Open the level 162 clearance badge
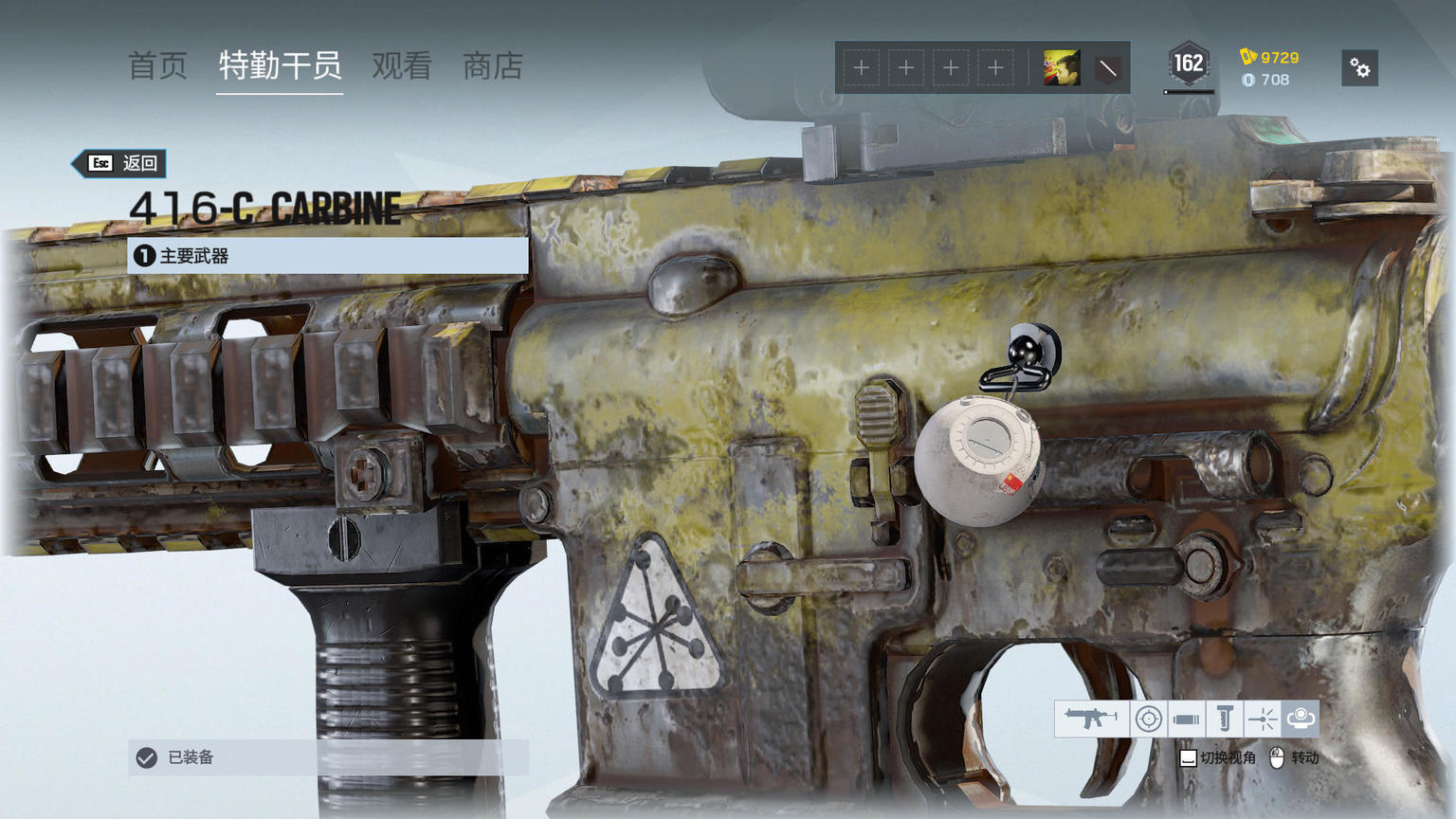This screenshot has width=1456, height=819. [1188, 64]
